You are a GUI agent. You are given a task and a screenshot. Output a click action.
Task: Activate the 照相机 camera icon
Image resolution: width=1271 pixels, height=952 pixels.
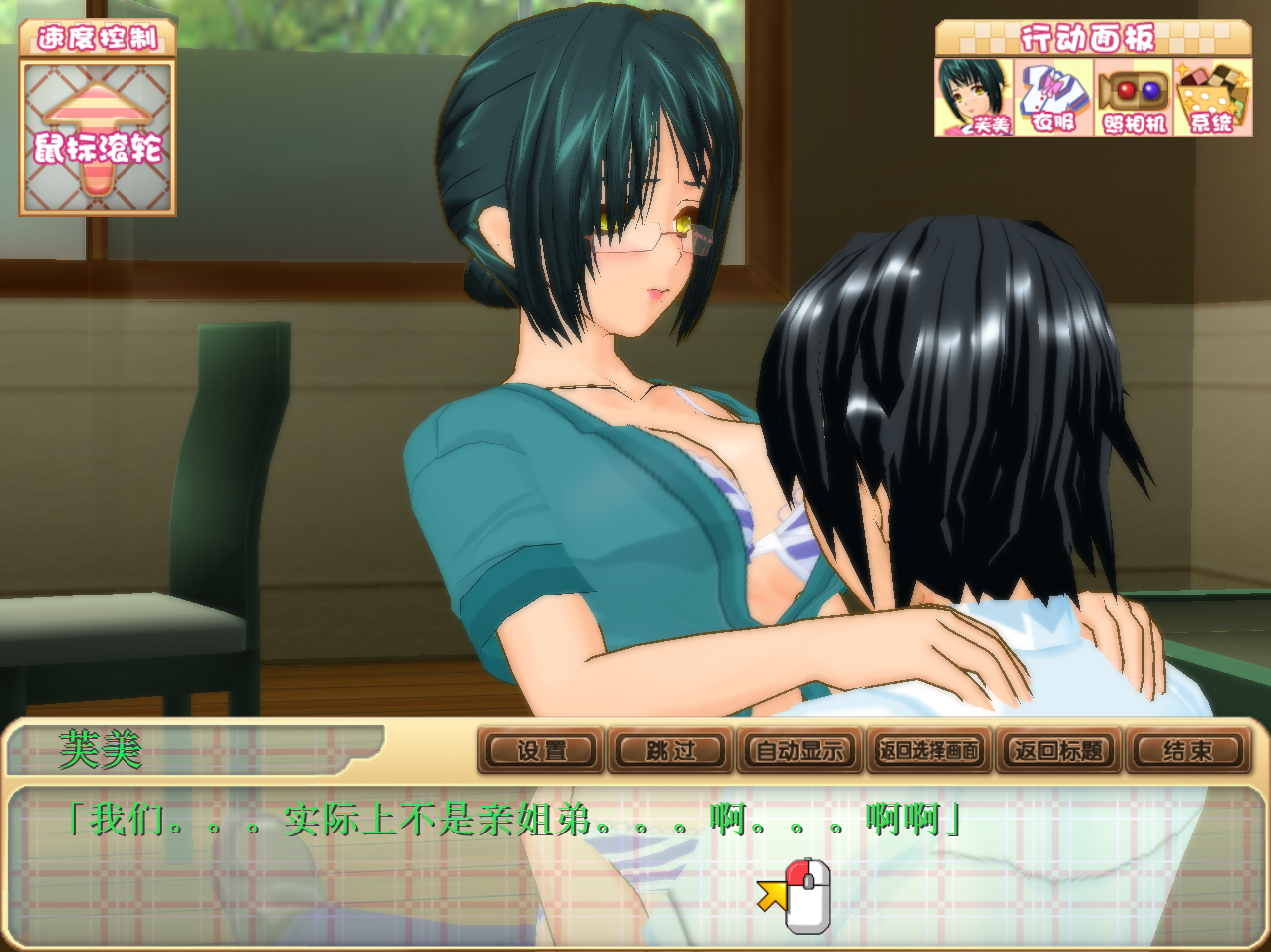1133,98
